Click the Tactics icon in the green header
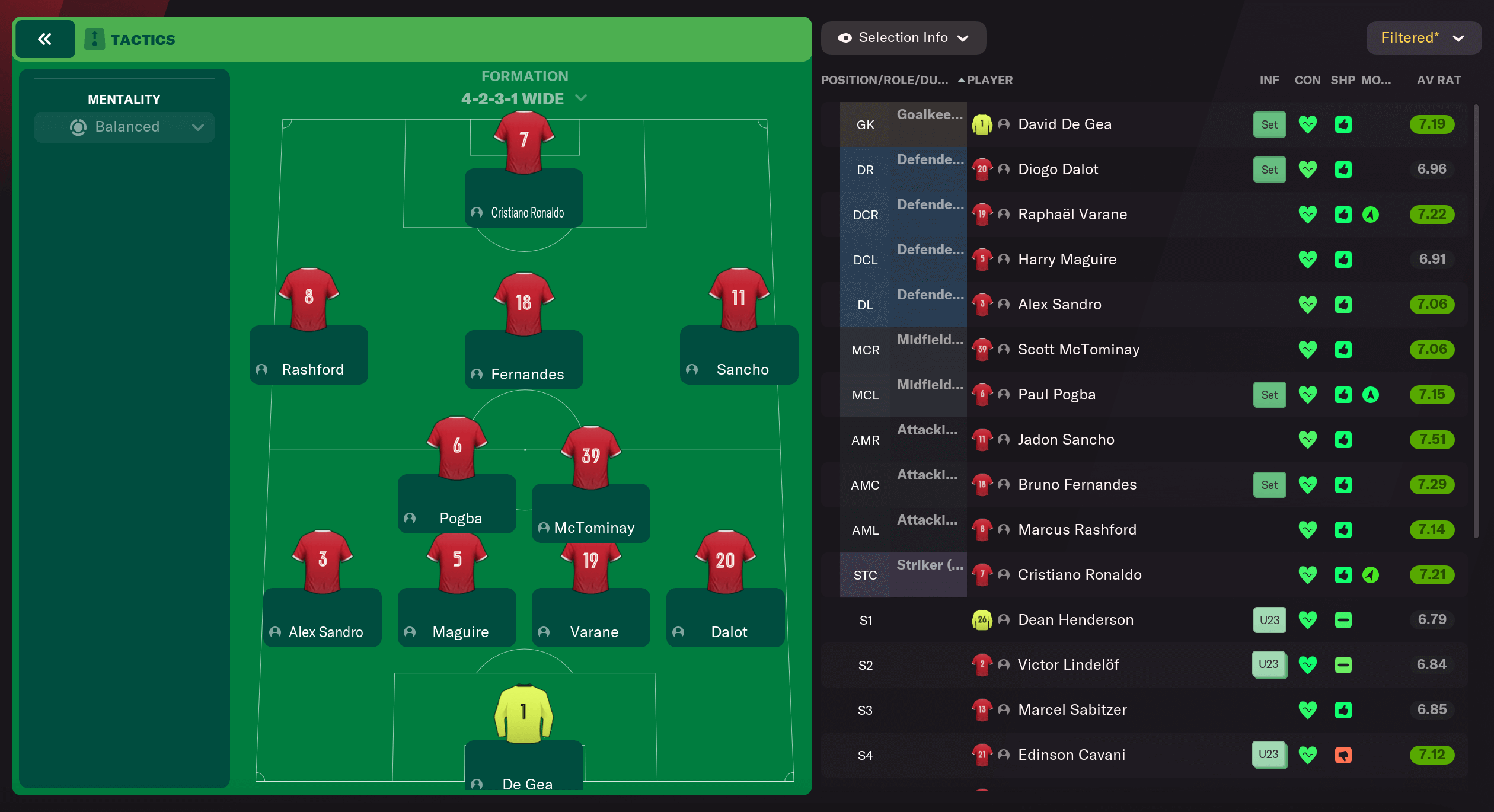The image size is (1494, 812). click(94, 39)
